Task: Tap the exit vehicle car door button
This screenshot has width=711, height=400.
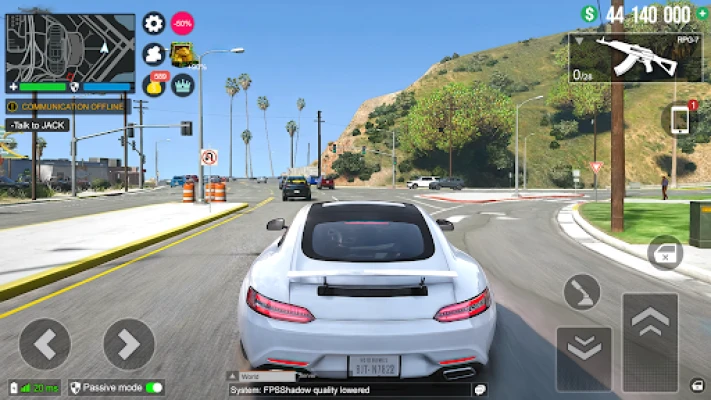Action: click(x=665, y=254)
